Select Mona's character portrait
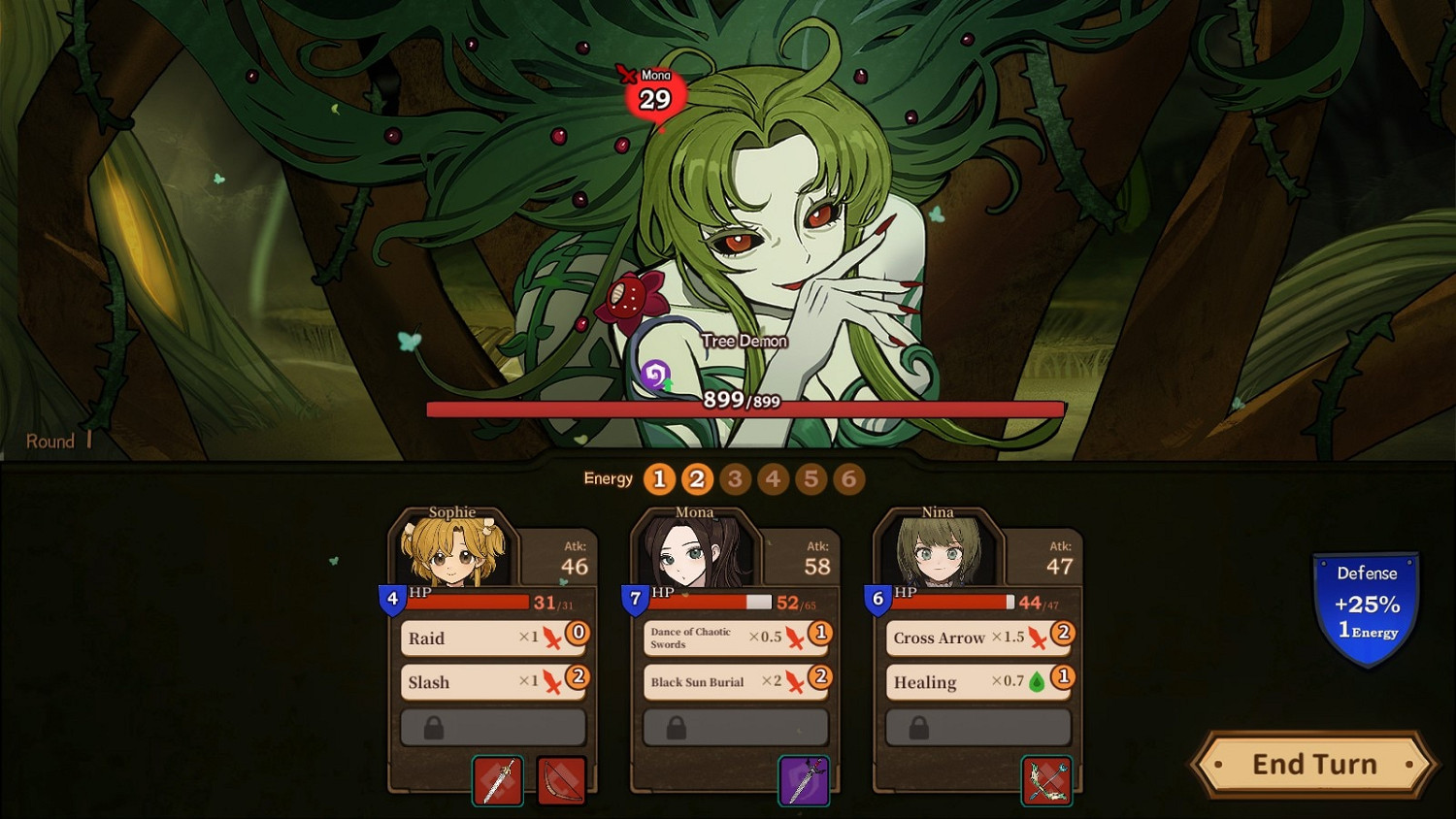 [692, 548]
